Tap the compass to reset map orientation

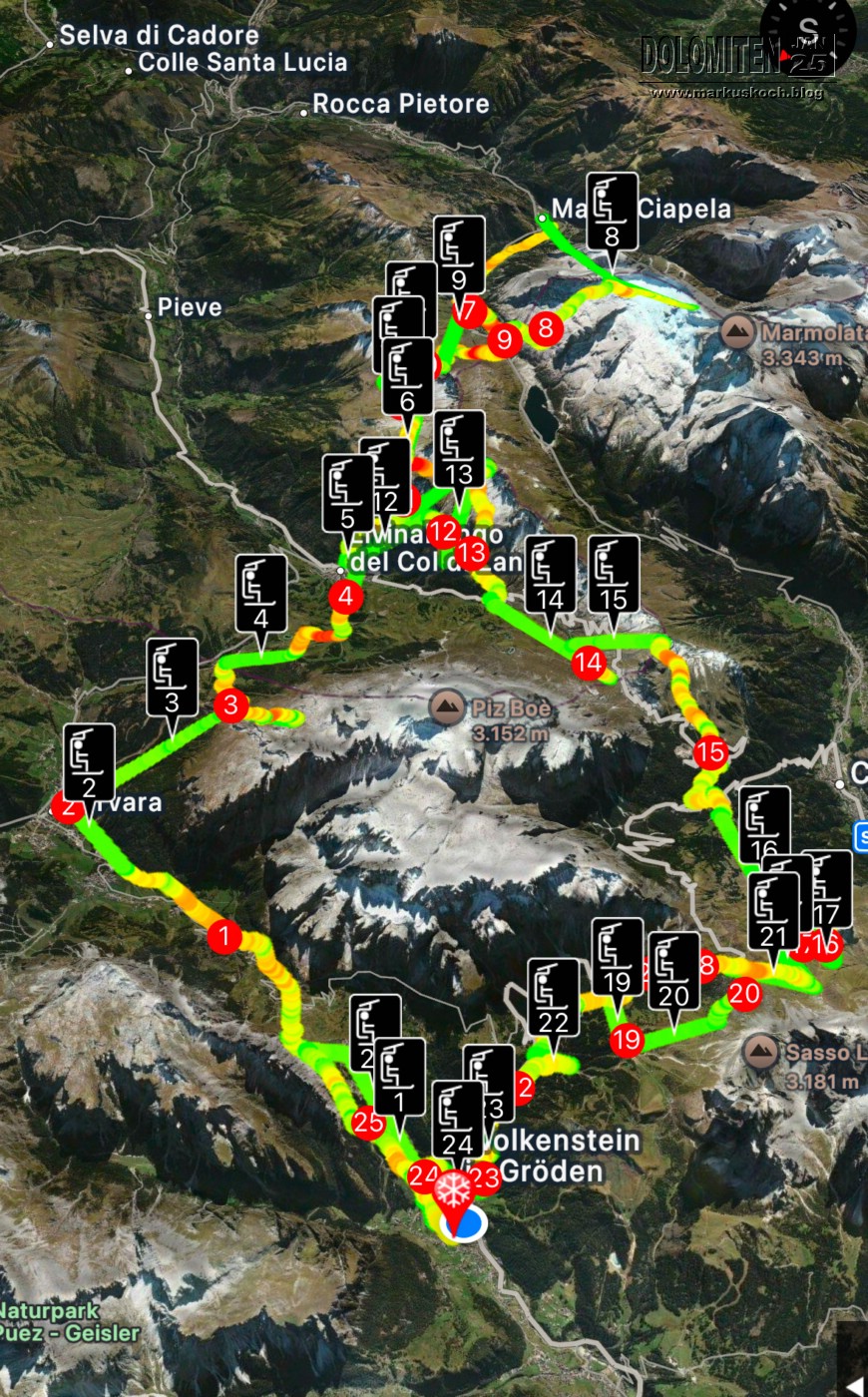(x=808, y=32)
